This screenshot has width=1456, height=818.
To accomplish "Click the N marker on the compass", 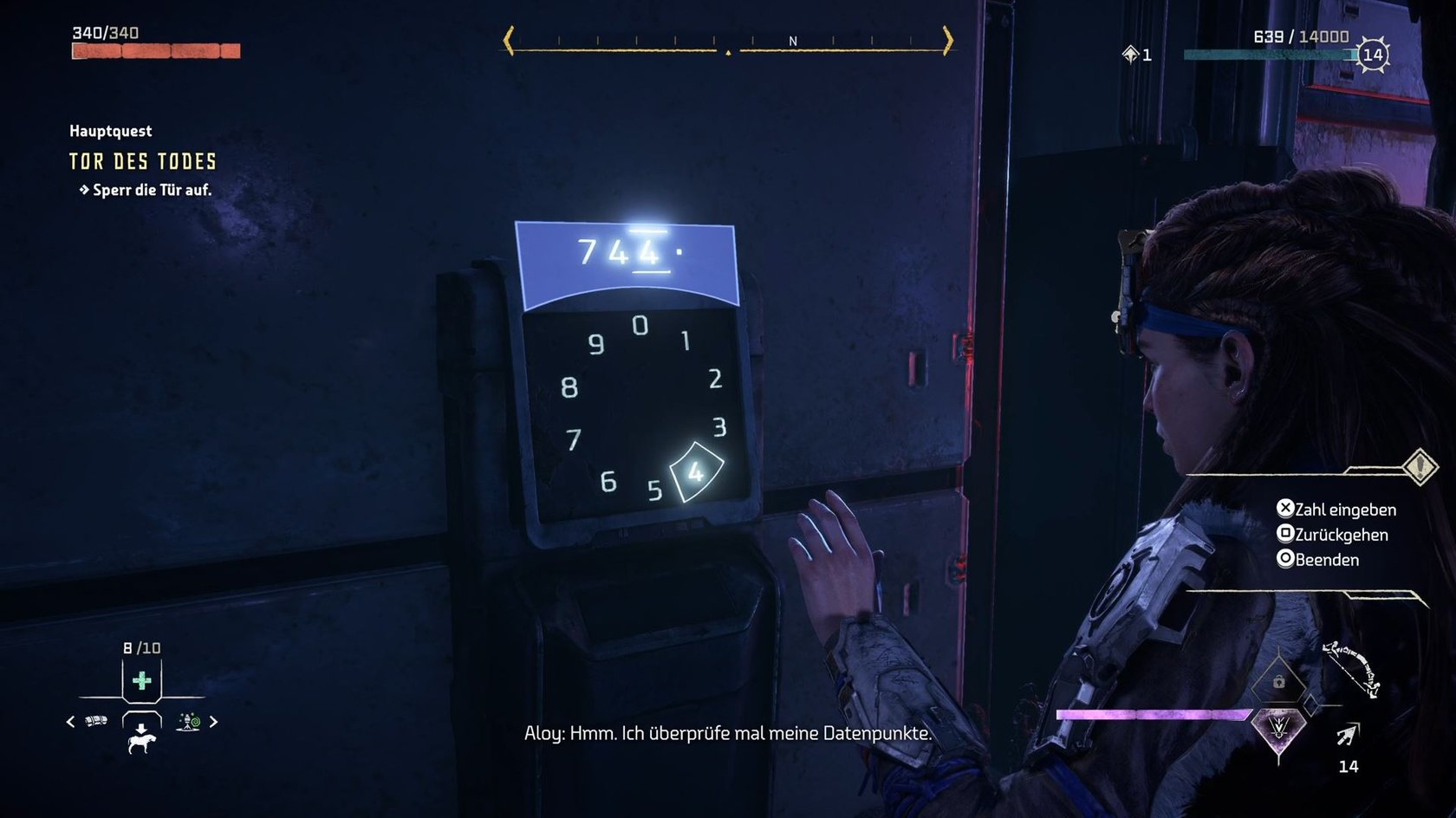I will 793,40.
